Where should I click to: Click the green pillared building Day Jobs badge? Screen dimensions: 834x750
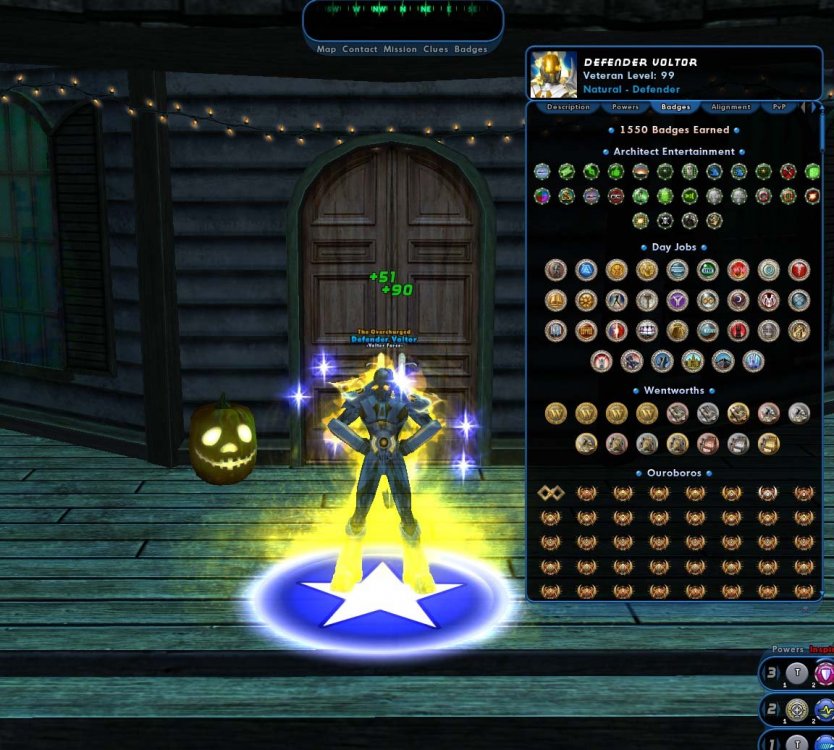click(708, 270)
